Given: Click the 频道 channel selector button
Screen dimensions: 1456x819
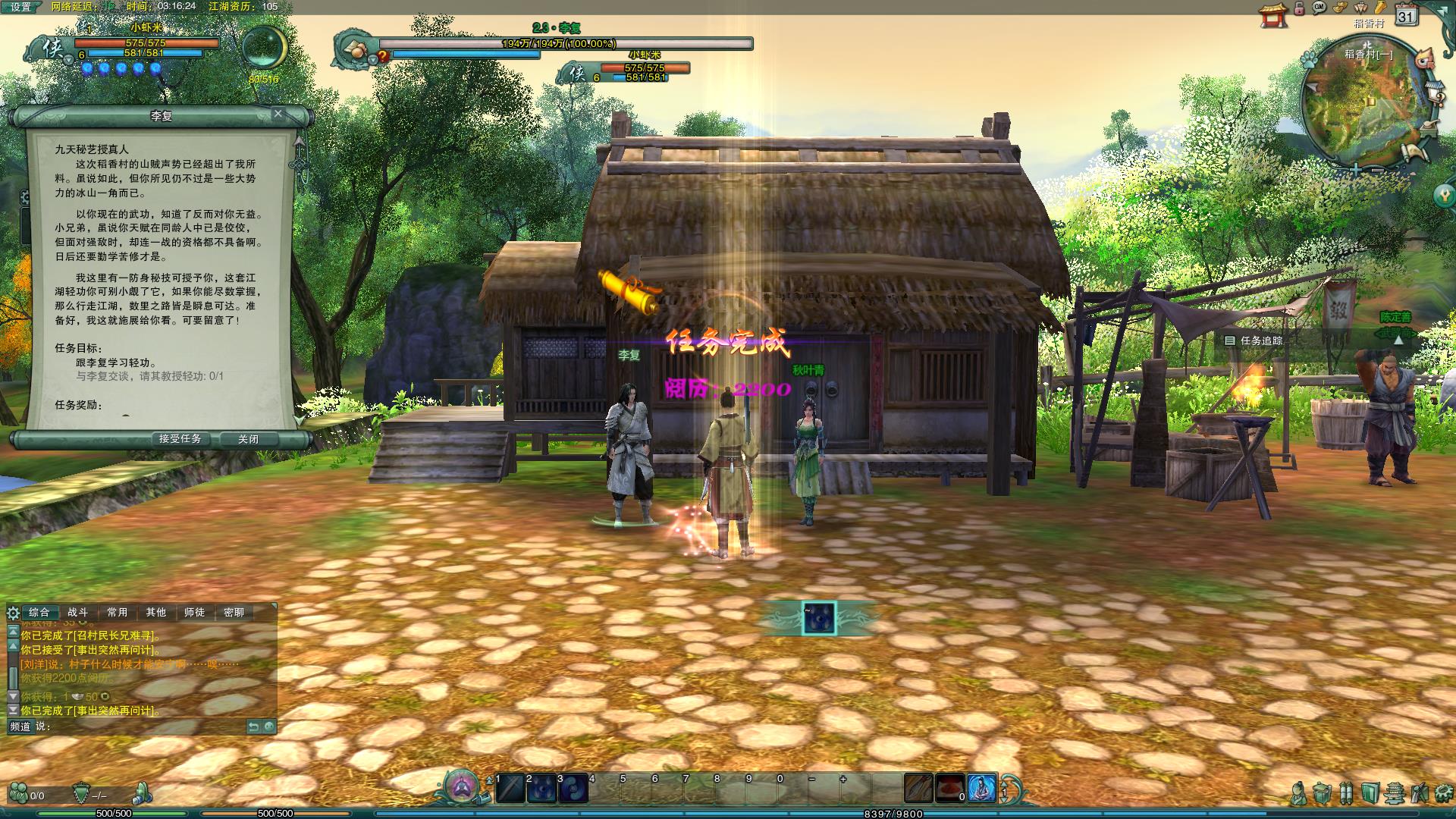Looking at the screenshot, I should click(x=20, y=726).
